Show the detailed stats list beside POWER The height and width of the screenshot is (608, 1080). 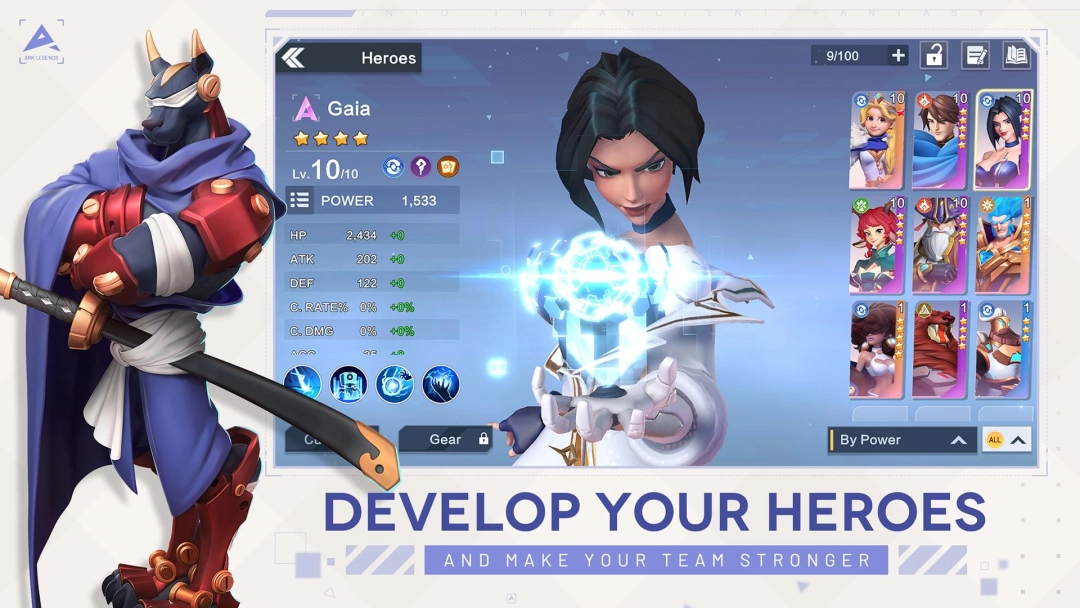[x=300, y=200]
